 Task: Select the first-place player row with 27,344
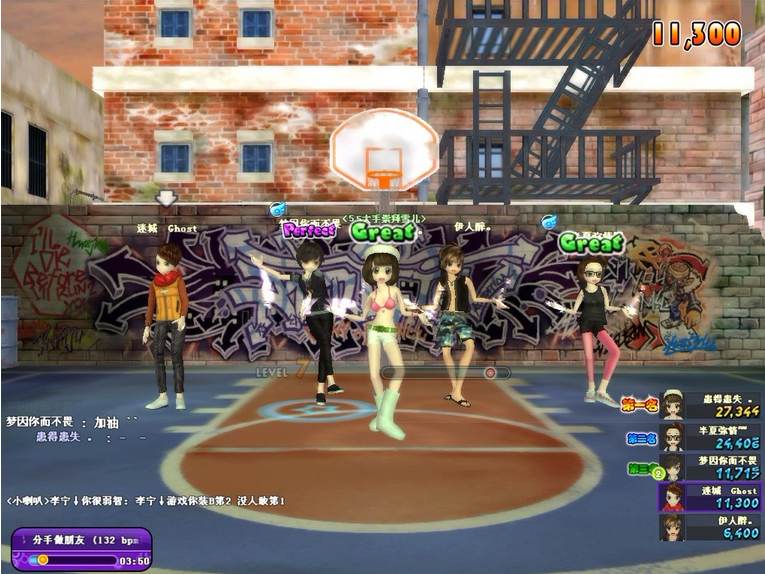(710, 406)
